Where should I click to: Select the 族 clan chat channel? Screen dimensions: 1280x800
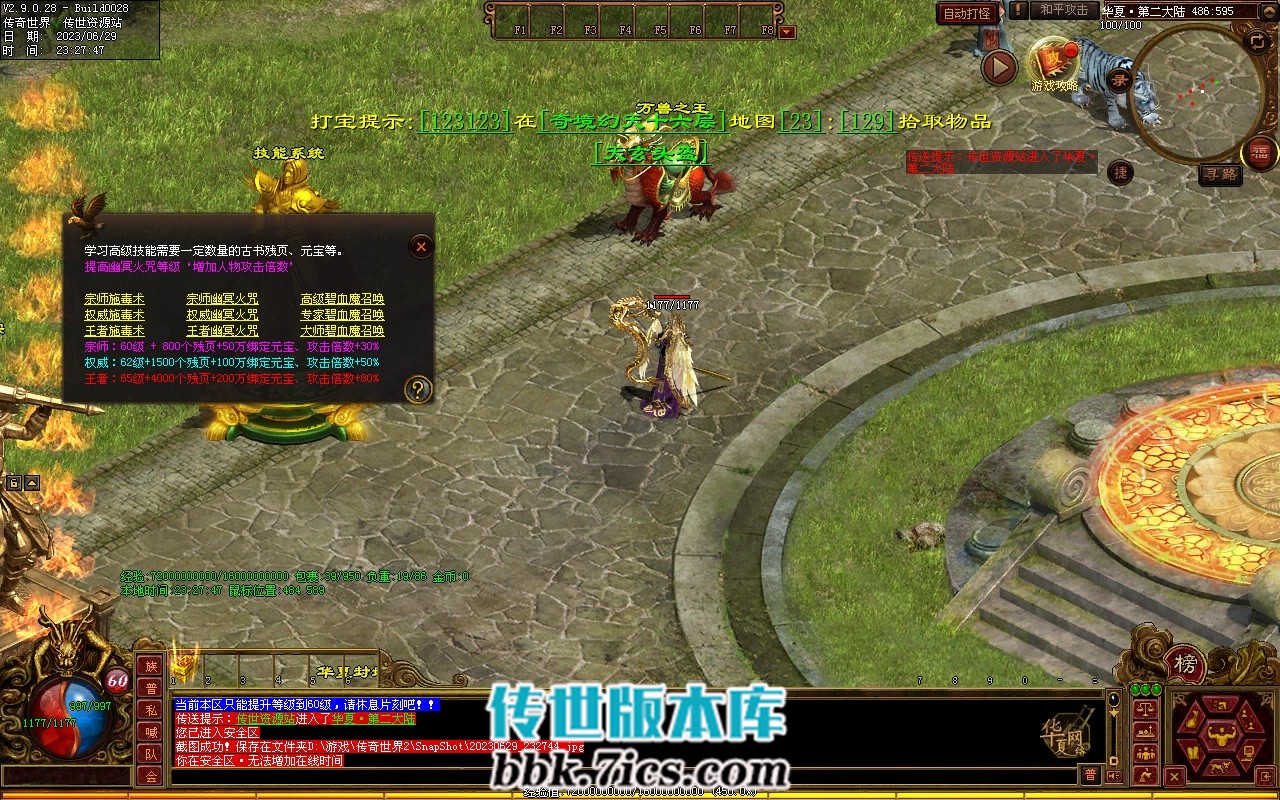pos(150,666)
